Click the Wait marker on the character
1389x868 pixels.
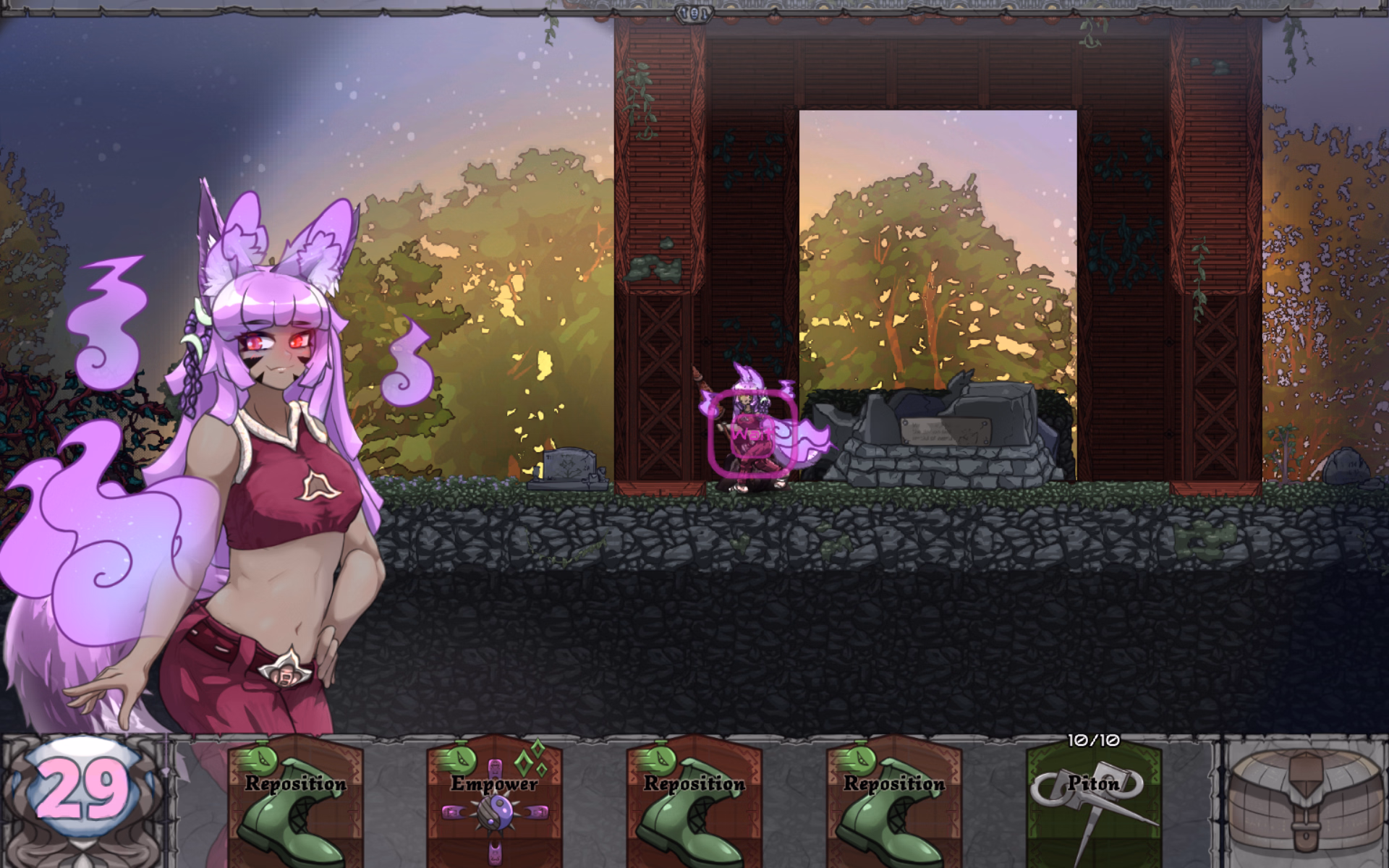click(752, 435)
